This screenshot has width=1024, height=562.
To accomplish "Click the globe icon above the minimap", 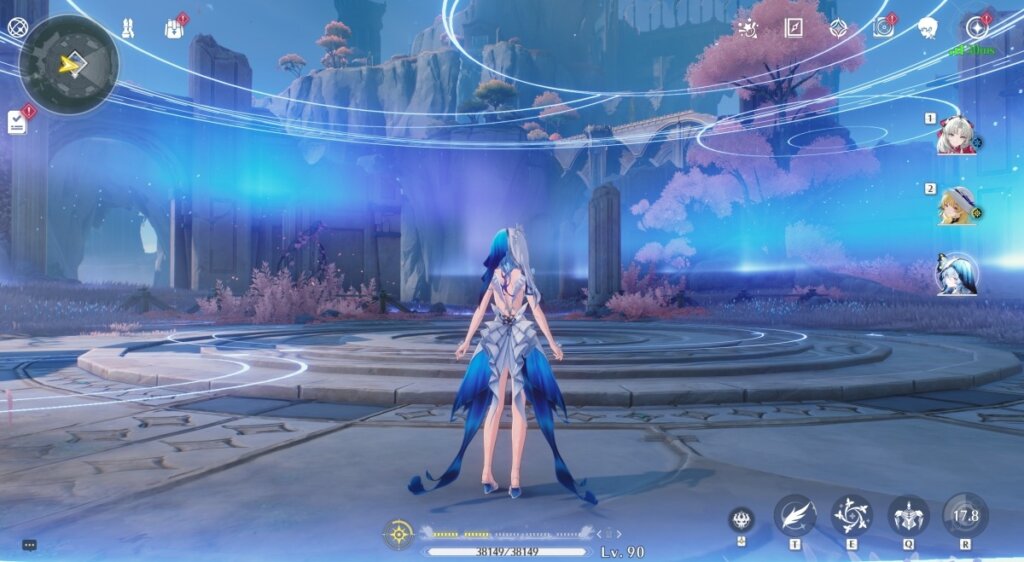I will point(17,26).
